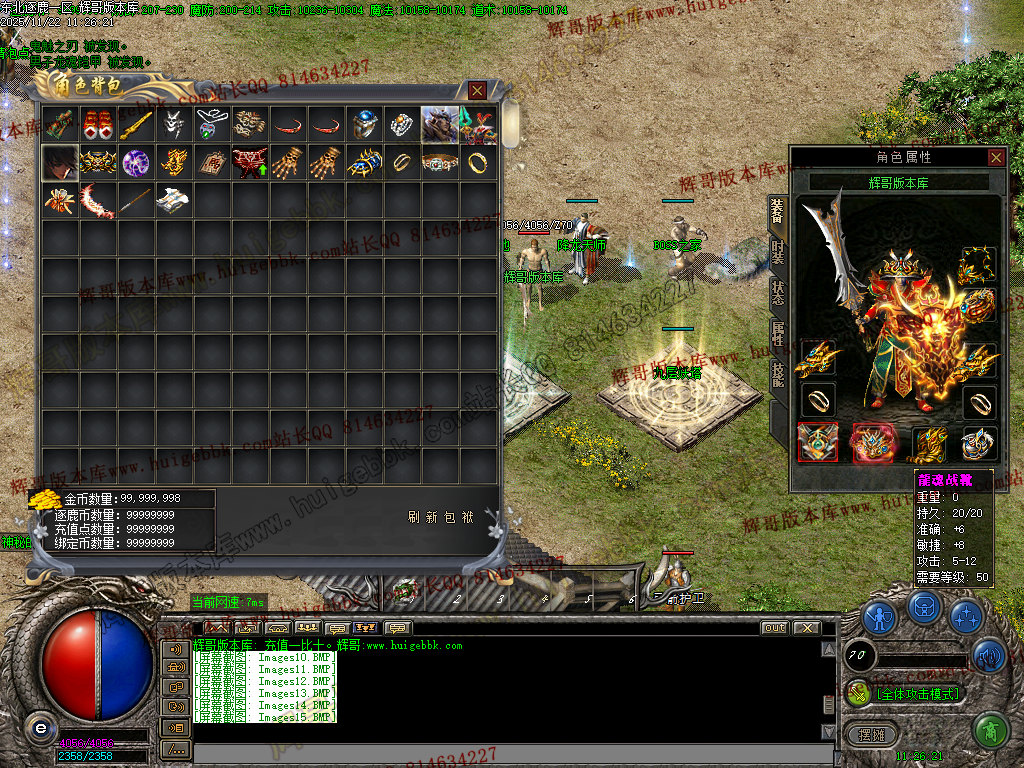1024x768 pixels.
Task: Click the red armor with green arrow
Action: [250, 162]
